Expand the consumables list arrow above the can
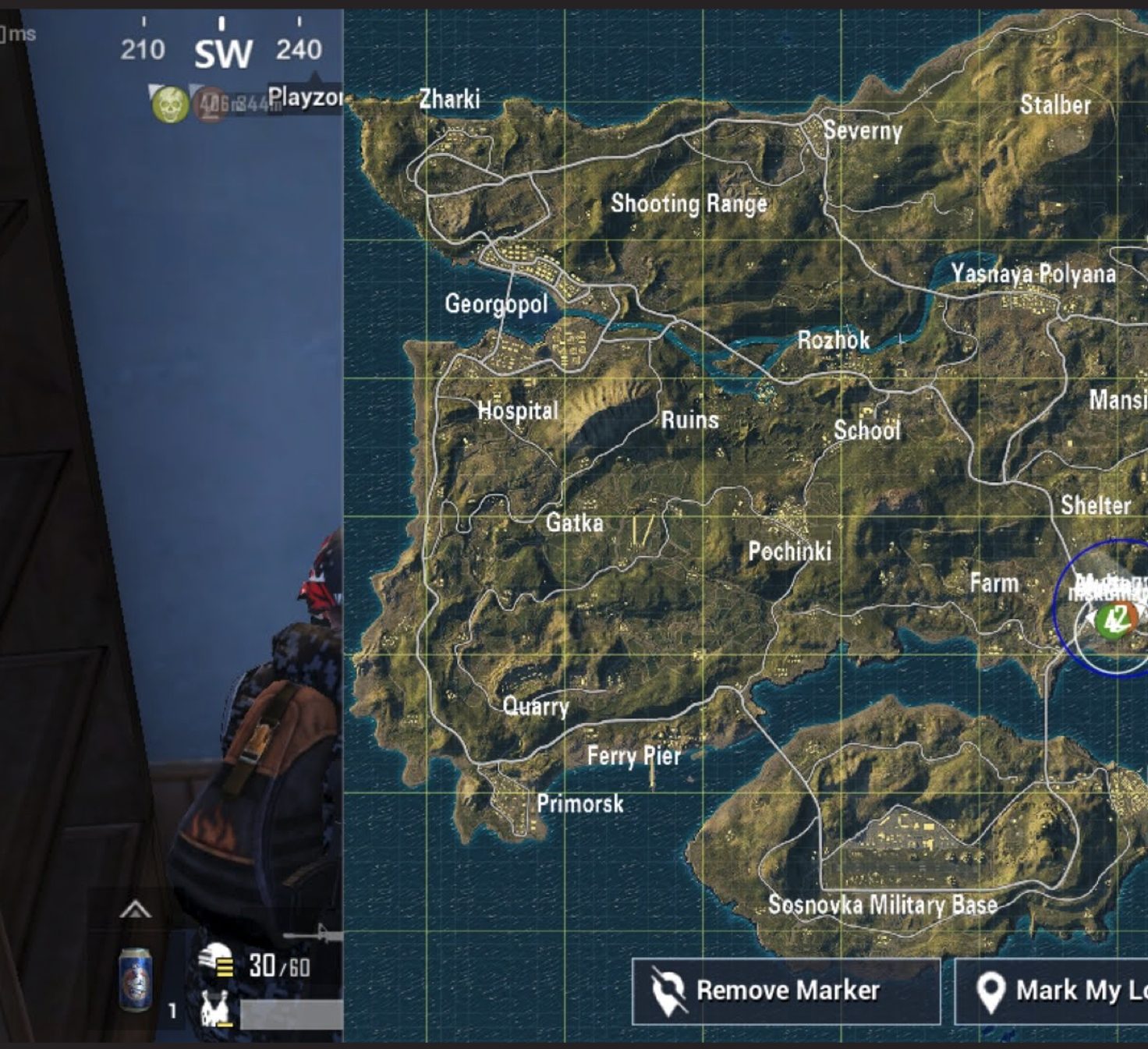This screenshot has height=1049, width=1148. pyautogui.click(x=135, y=909)
